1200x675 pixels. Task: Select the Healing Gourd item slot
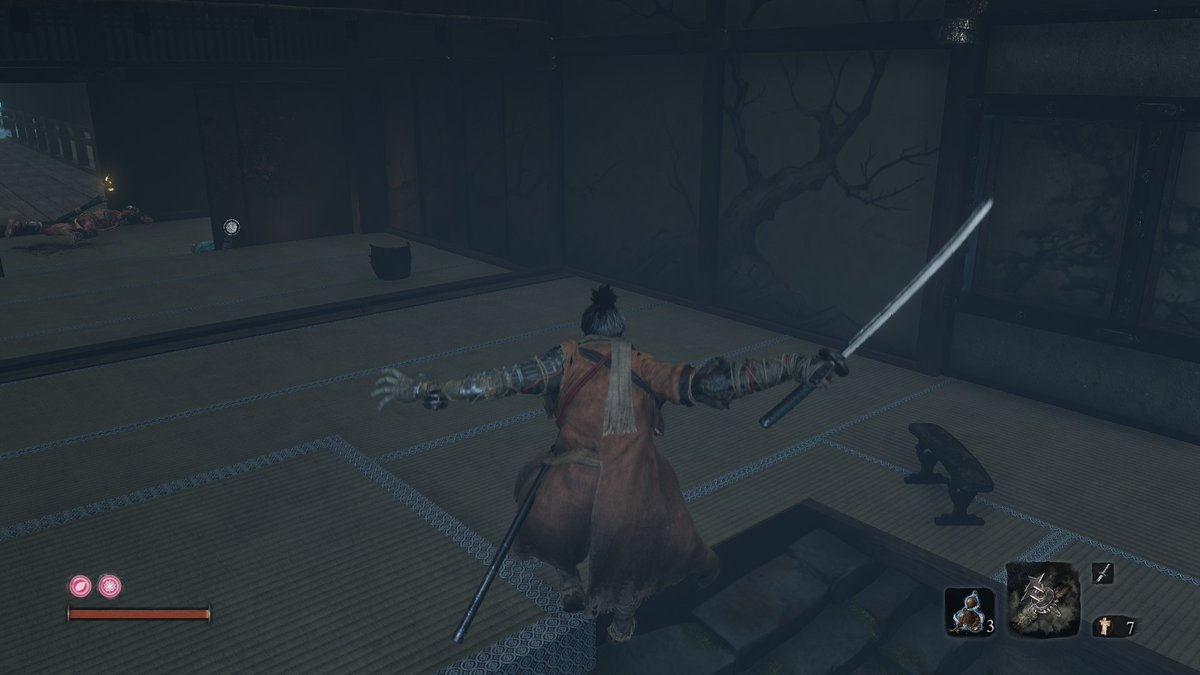(x=967, y=611)
